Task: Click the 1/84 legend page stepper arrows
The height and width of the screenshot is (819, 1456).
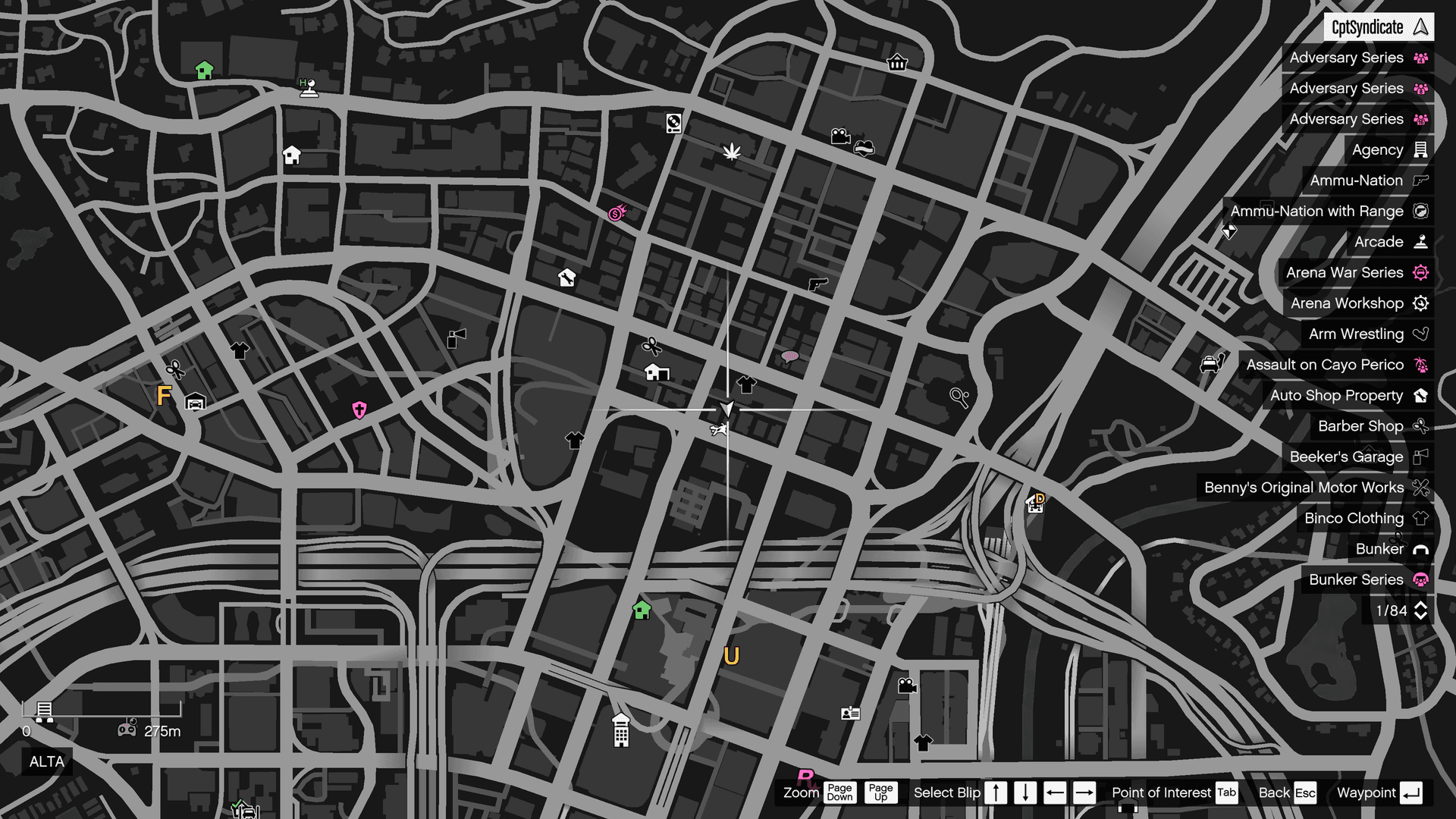Action: 1420,610
